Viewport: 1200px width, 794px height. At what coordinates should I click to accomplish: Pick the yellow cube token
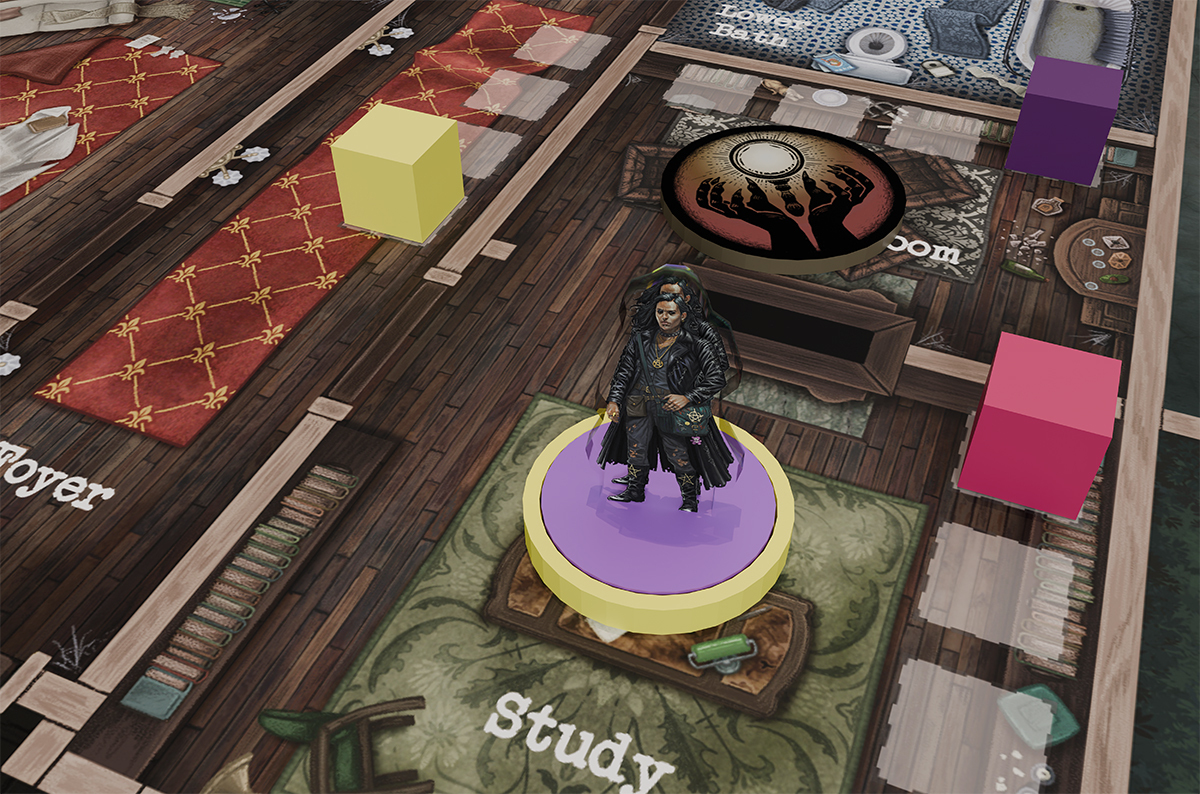(x=398, y=173)
